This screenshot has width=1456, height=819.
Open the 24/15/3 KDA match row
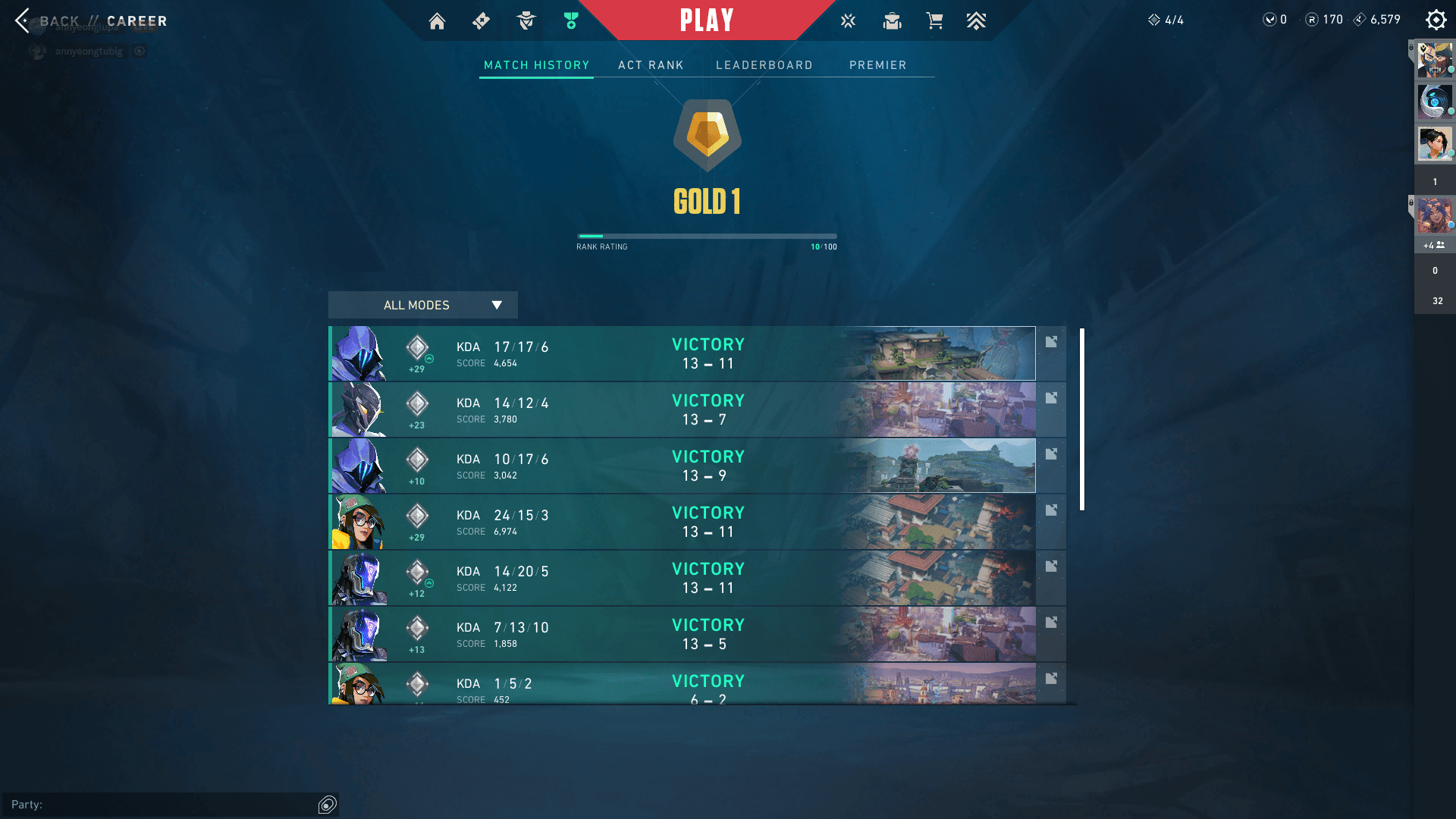coord(682,522)
